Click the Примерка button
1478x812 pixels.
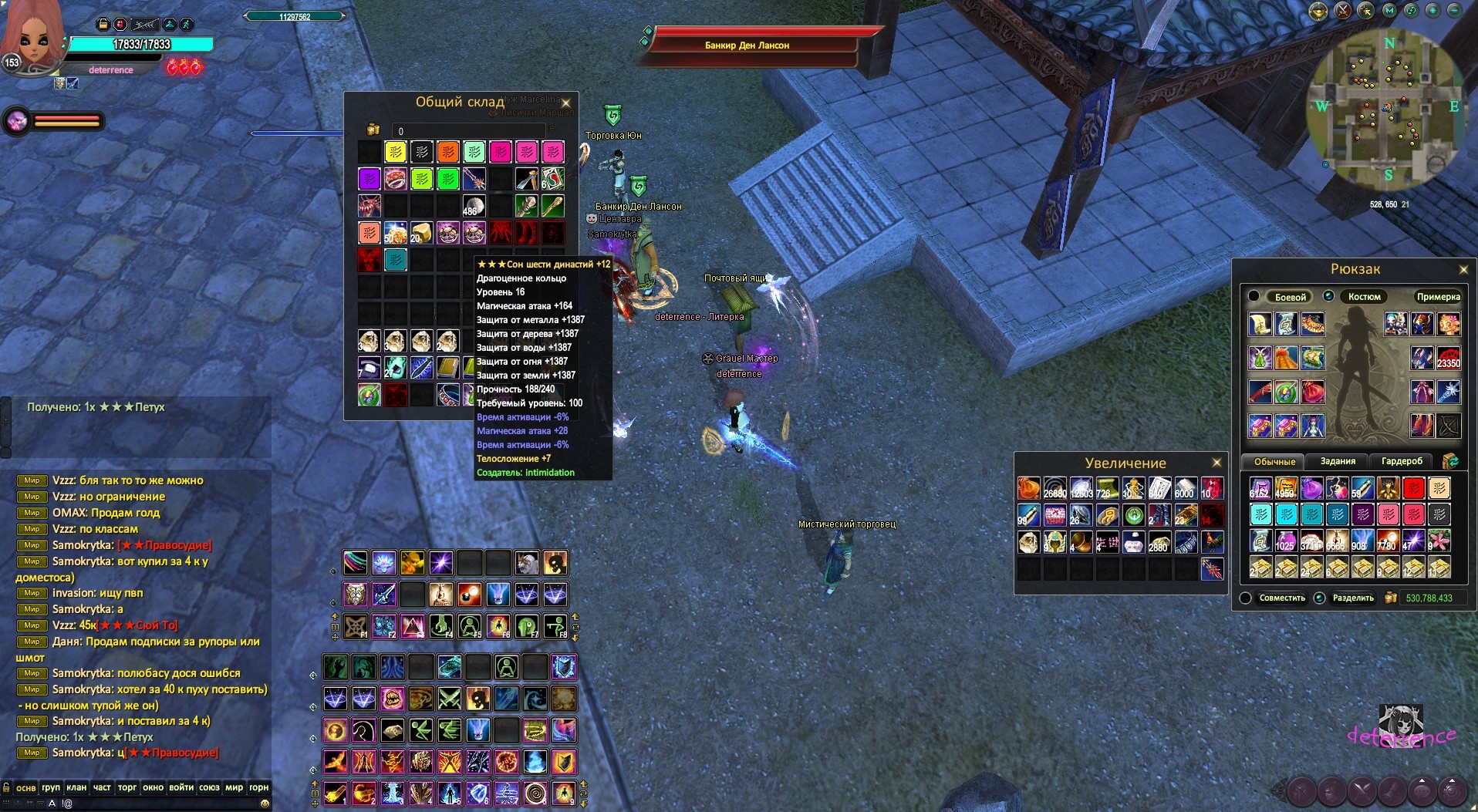[x=1438, y=297]
